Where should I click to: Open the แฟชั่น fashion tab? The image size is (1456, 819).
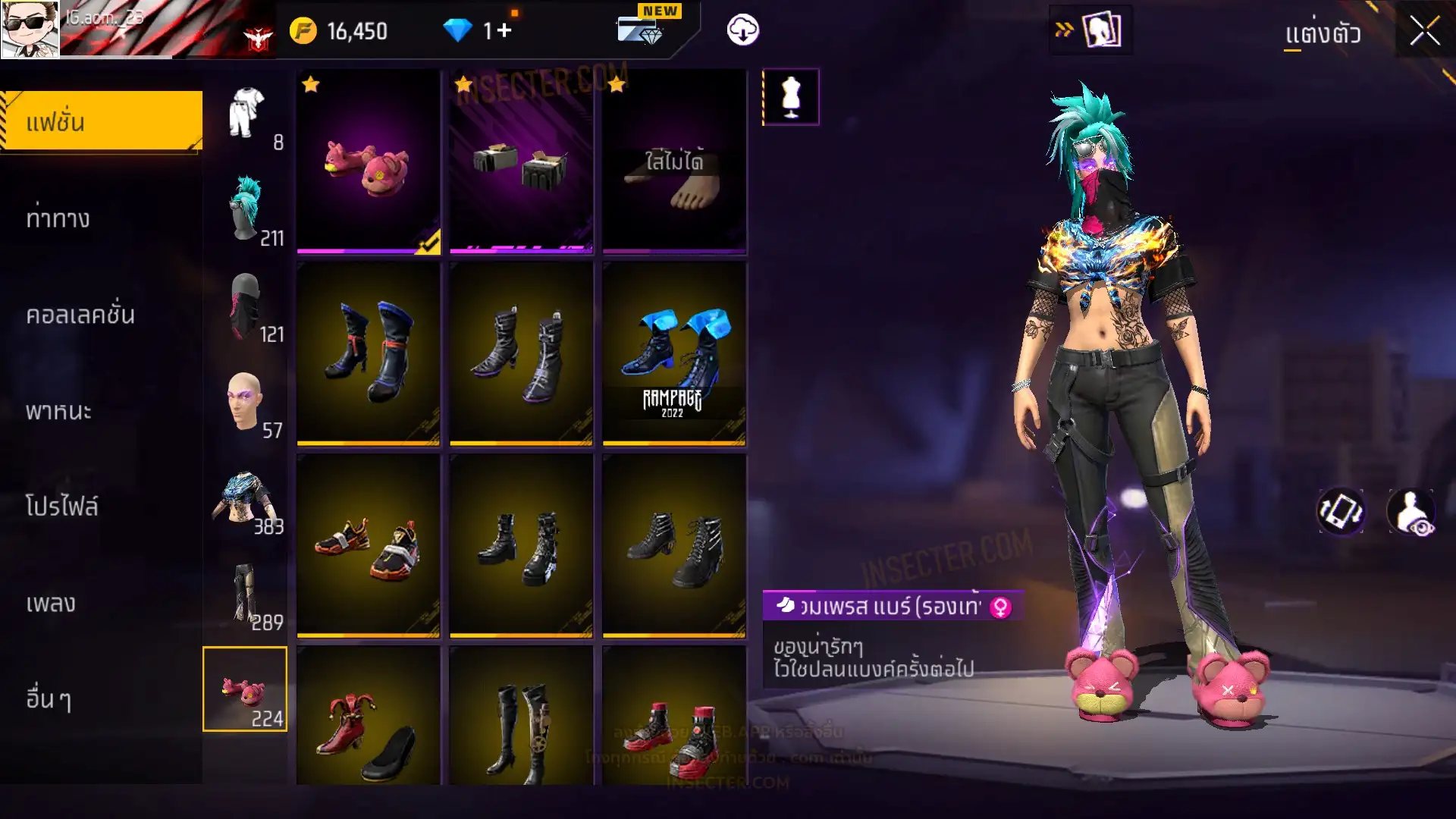102,121
